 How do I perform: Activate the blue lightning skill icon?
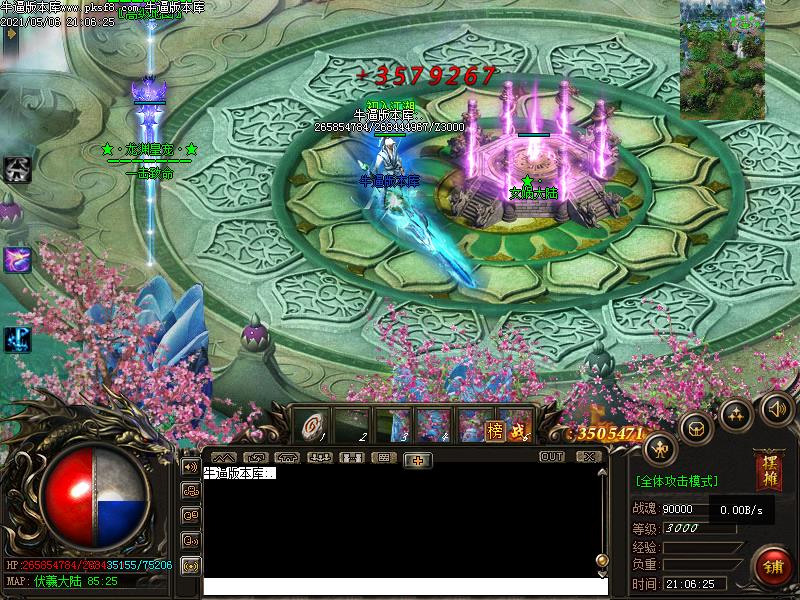click(x=17, y=339)
